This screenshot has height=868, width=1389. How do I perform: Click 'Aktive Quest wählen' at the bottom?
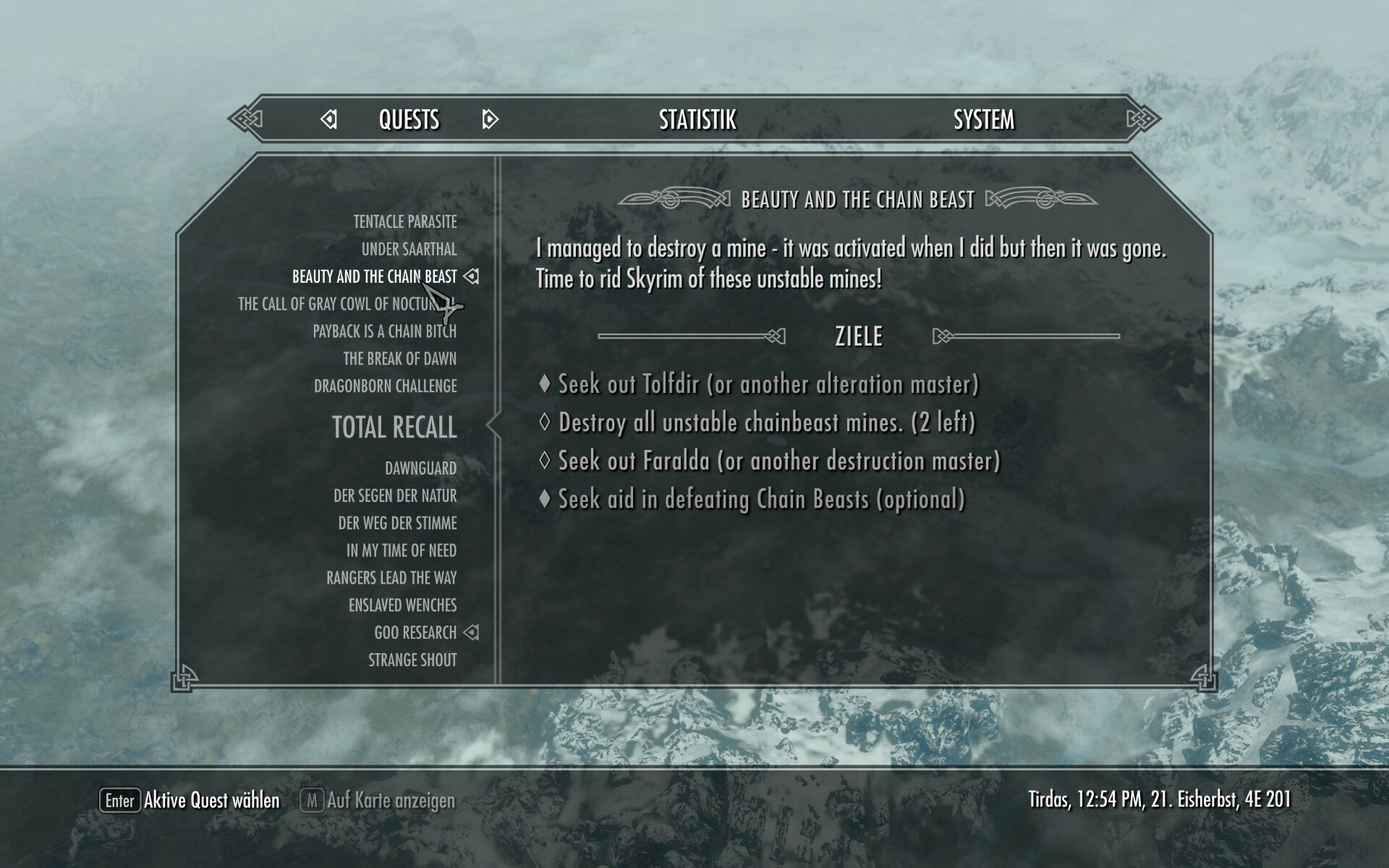[x=211, y=801]
